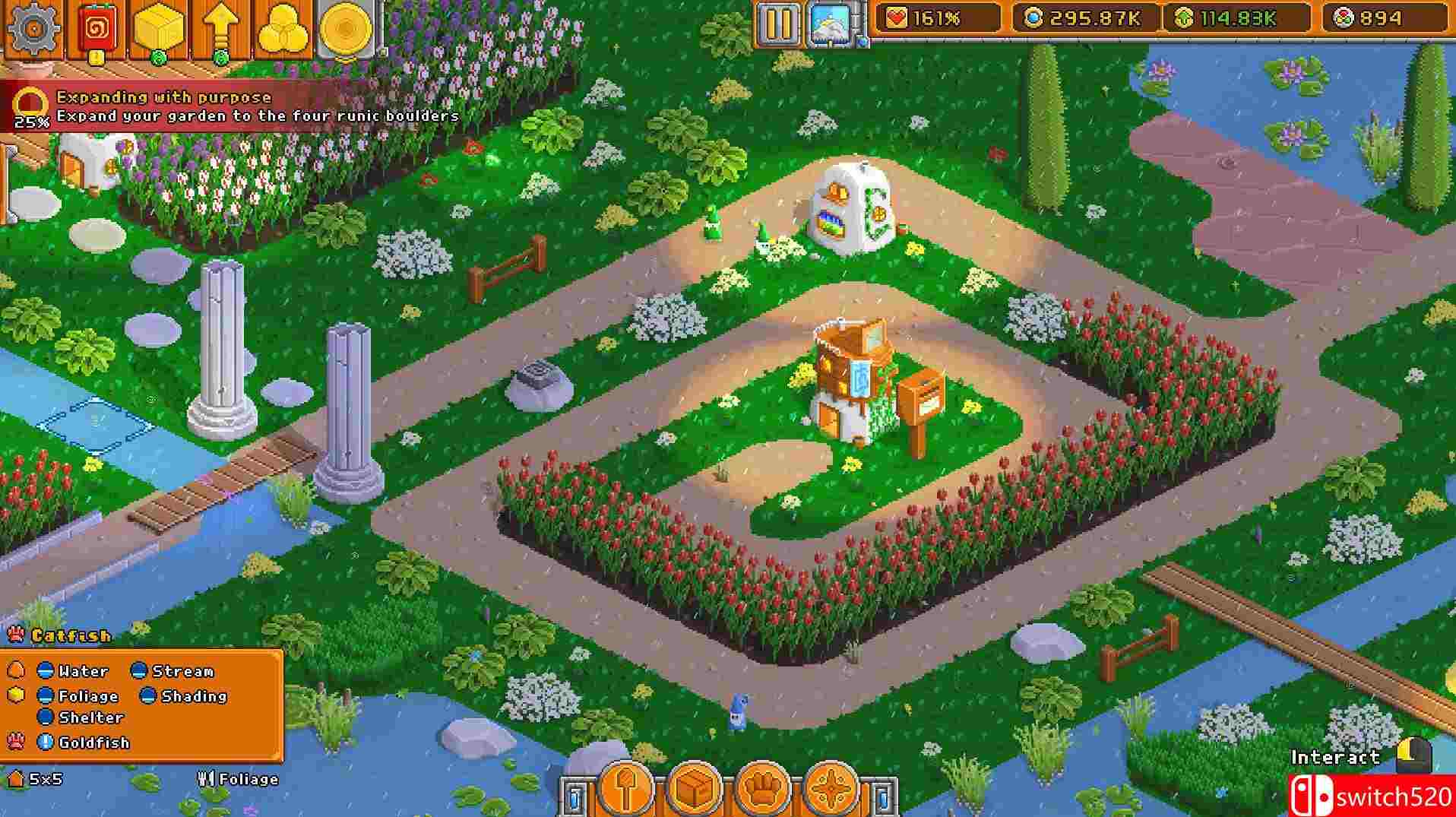Image resolution: width=1456 pixels, height=817 pixels.
Task: Expand the Stream requirement details
Action: (x=139, y=671)
